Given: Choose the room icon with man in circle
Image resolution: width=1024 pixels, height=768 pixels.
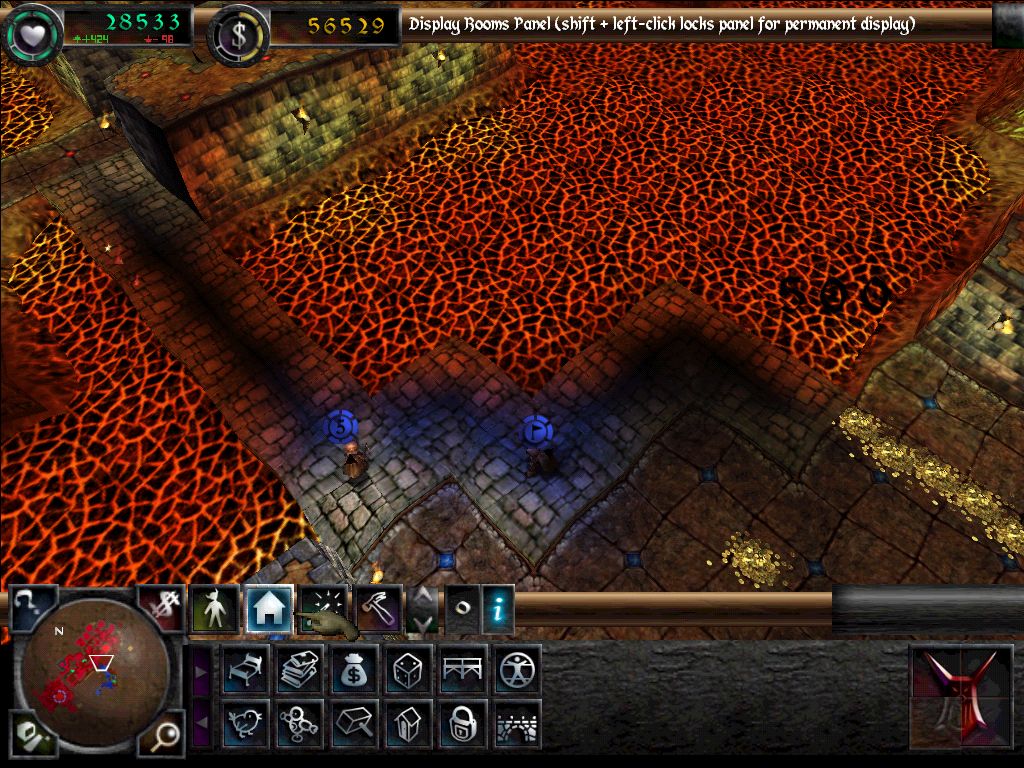Looking at the screenshot, I should [518, 669].
